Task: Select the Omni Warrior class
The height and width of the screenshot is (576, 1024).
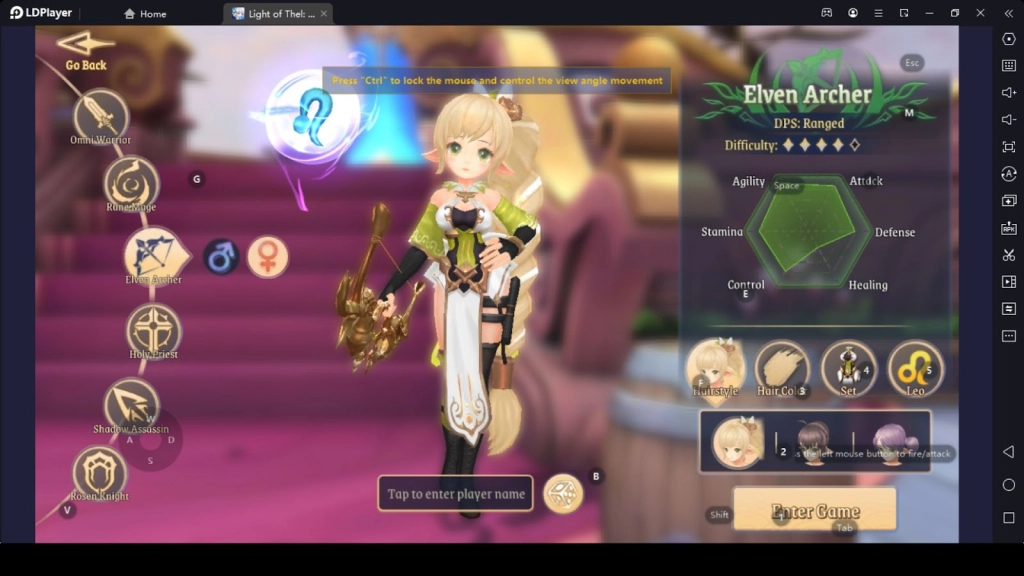Action: (x=101, y=114)
